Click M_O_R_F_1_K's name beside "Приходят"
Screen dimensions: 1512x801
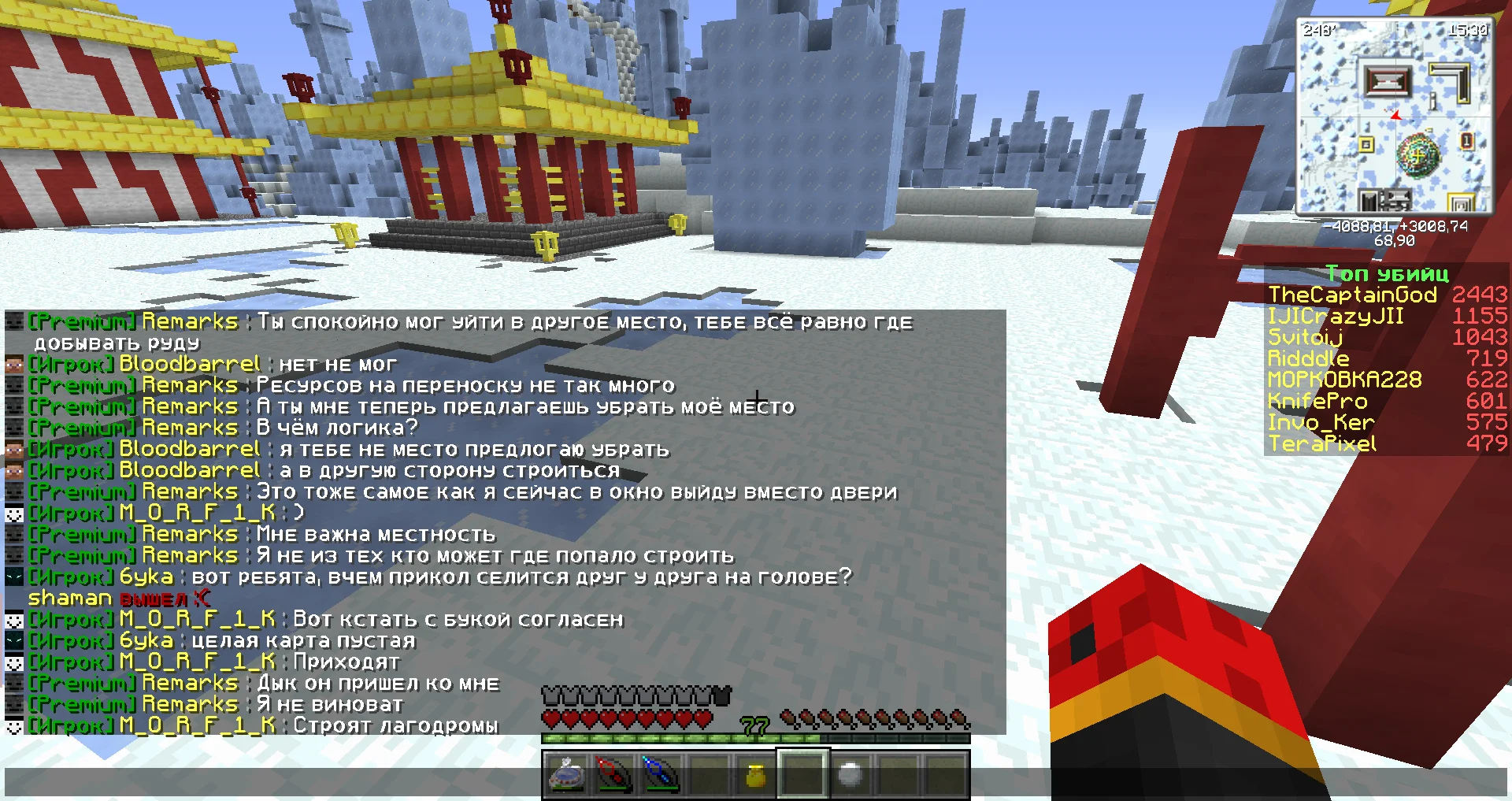(197, 662)
